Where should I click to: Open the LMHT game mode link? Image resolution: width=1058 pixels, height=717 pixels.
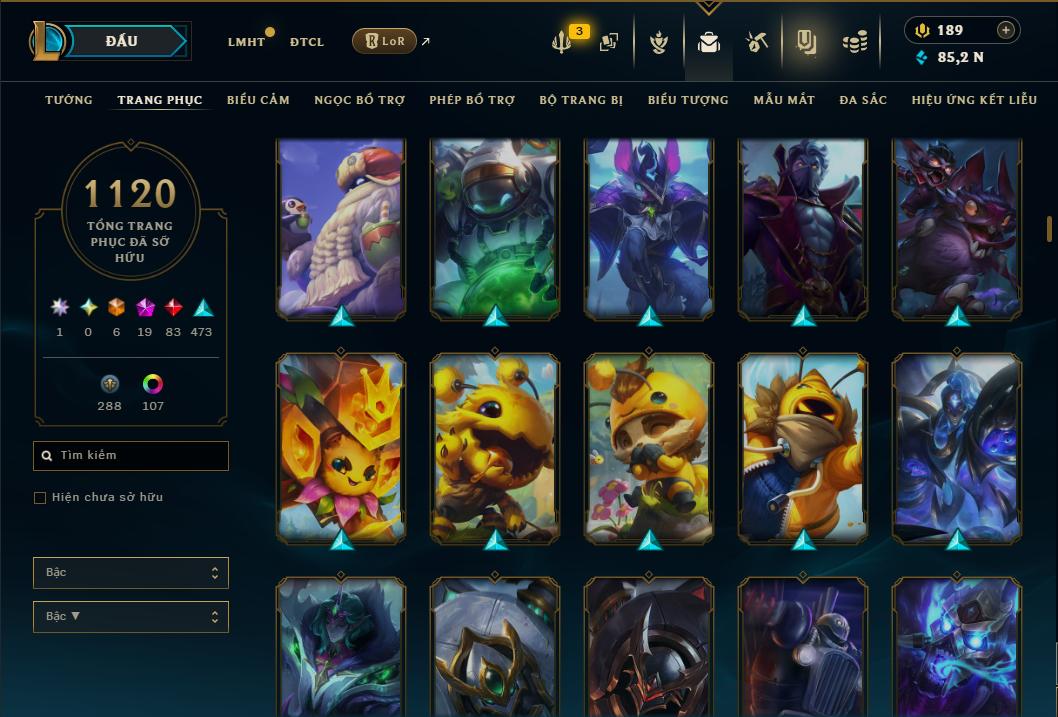246,42
